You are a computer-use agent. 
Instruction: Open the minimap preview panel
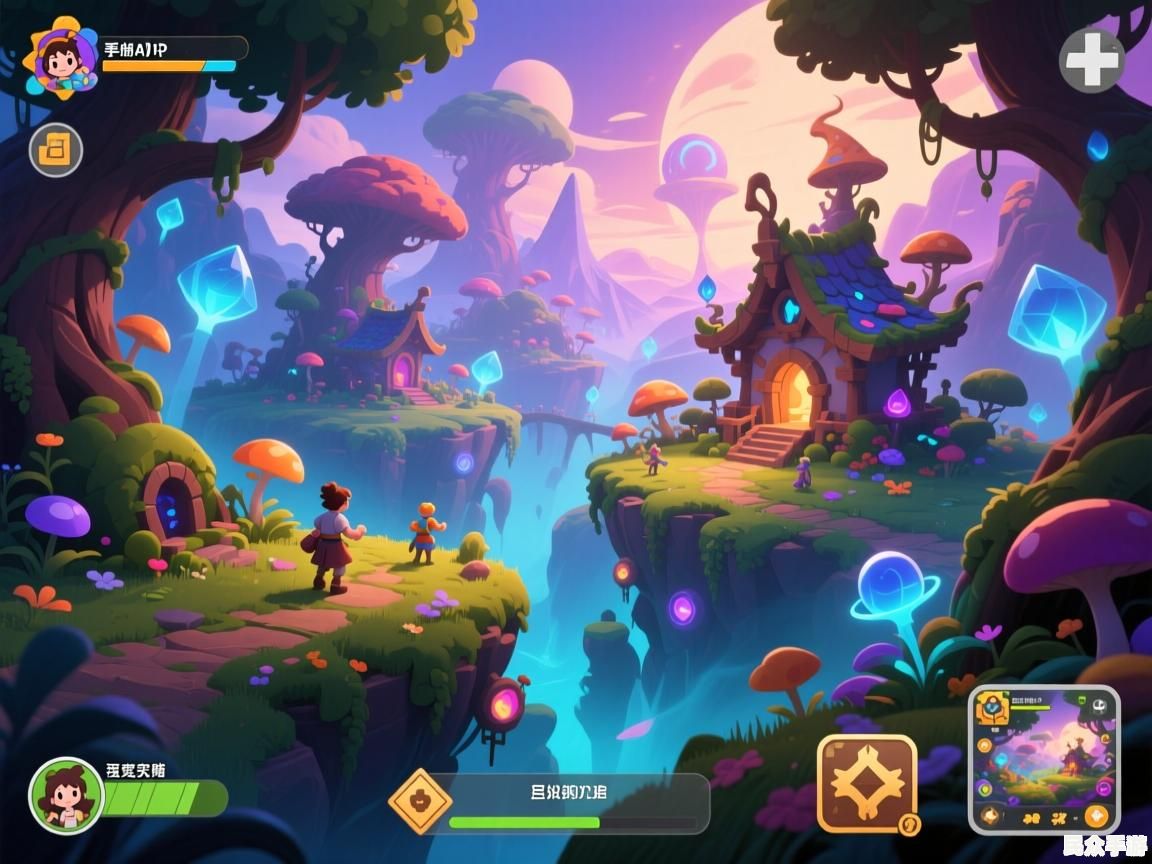click(x=1043, y=759)
